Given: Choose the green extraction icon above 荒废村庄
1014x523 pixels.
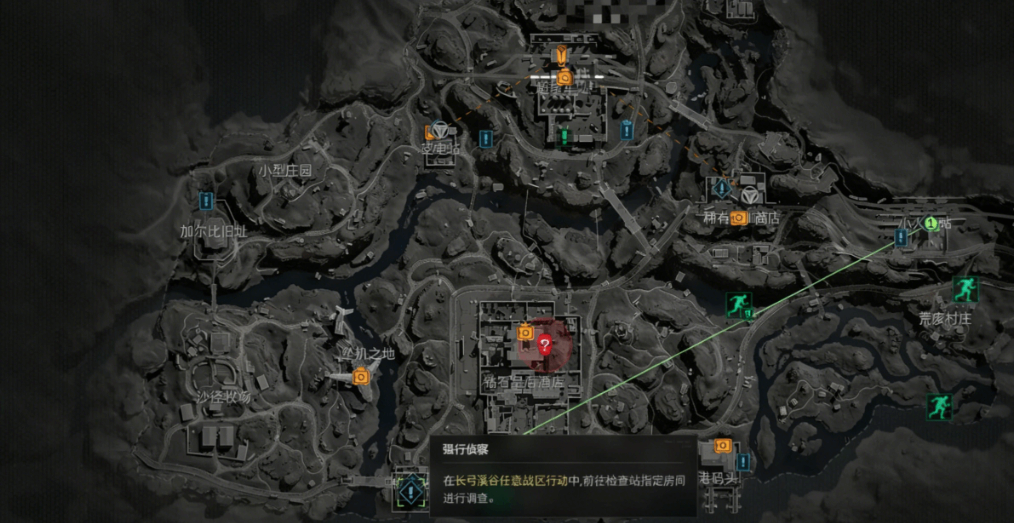Looking at the screenshot, I should pos(963,290).
